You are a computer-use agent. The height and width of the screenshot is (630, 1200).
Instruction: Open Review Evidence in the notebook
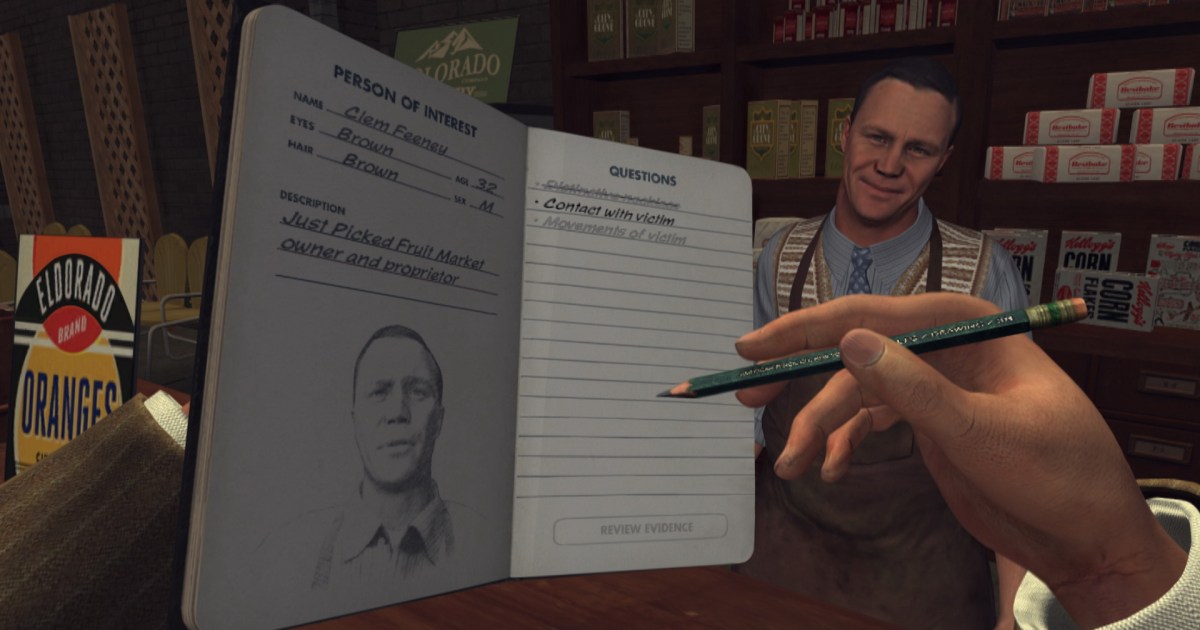point(640,529)
